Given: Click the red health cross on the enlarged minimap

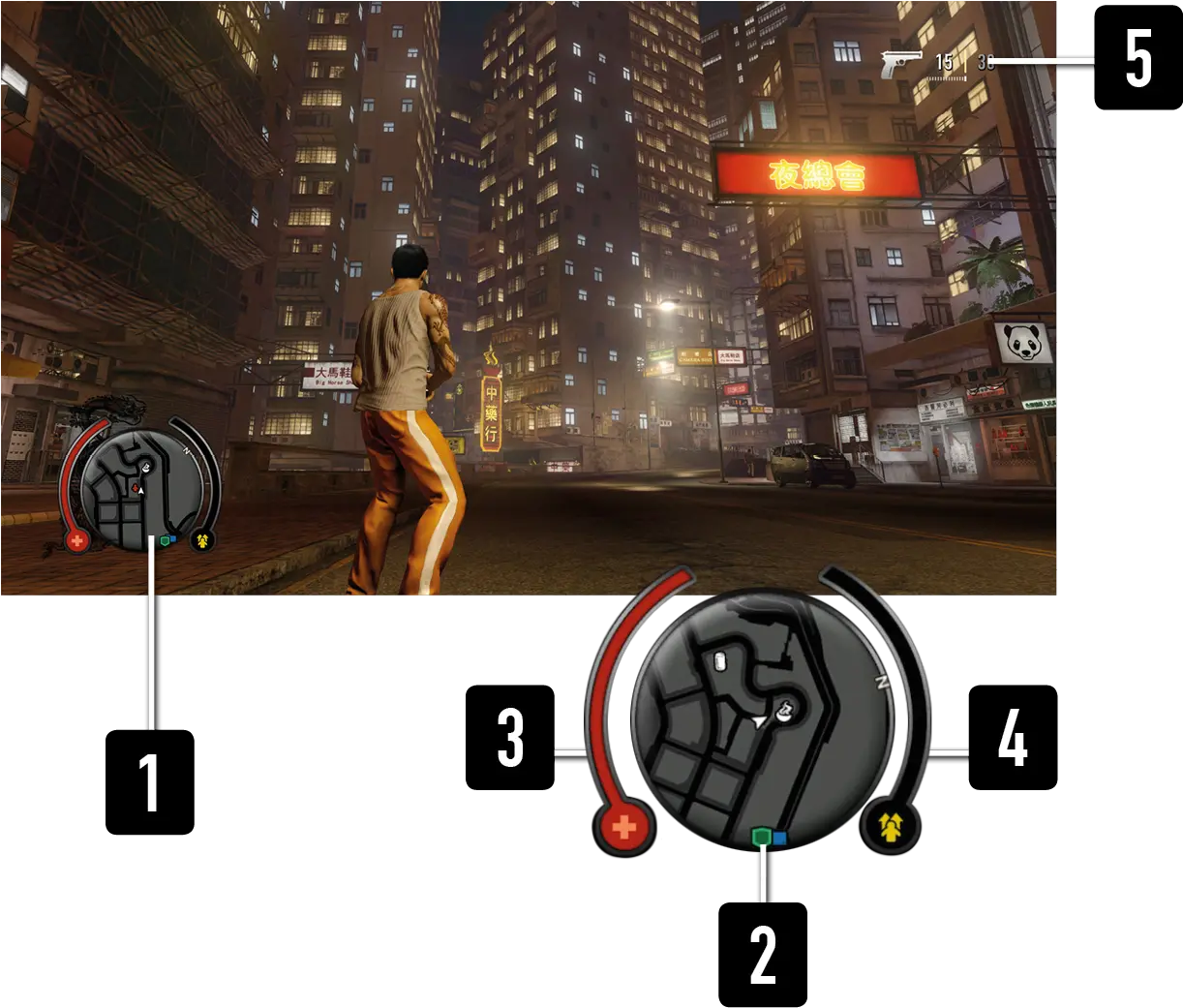Looking at the screenshot, I should pyautogui.click(x=624, y=828).
